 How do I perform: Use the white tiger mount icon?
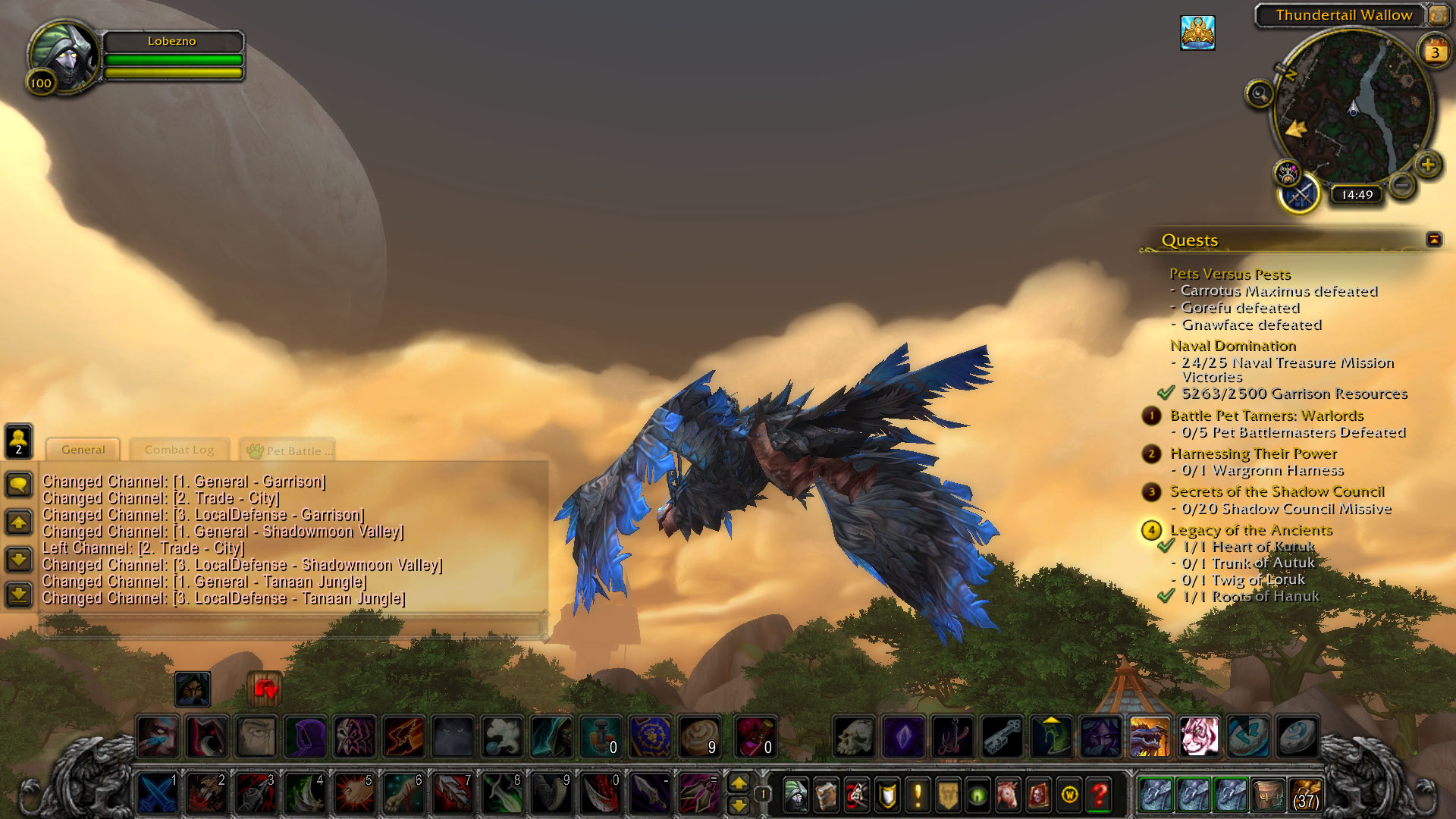(x=1198, y=736)
